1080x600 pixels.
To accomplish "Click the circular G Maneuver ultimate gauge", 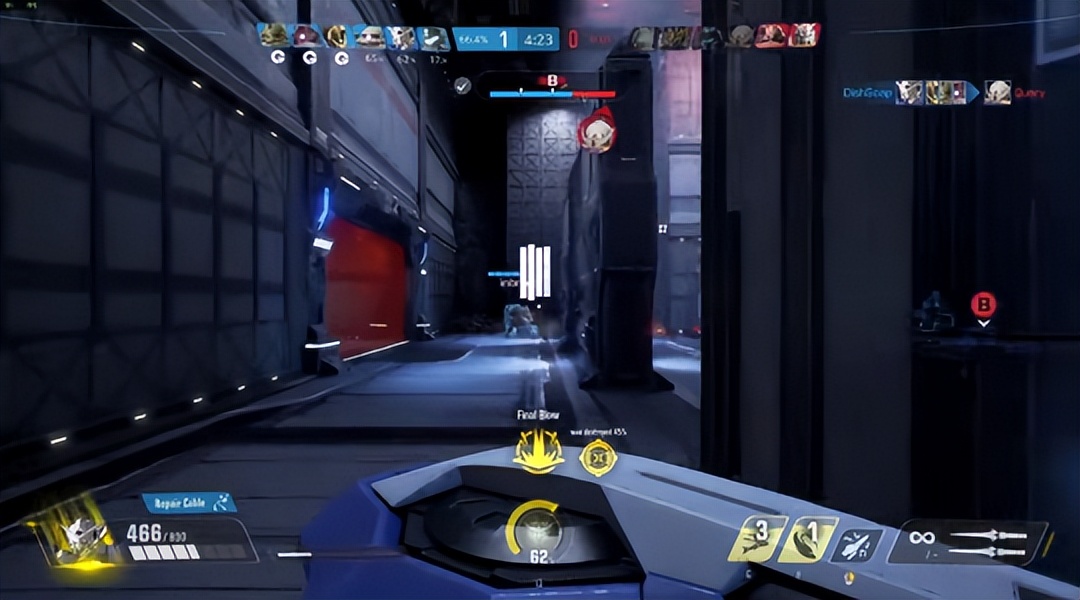I will [x=539, y=530].
